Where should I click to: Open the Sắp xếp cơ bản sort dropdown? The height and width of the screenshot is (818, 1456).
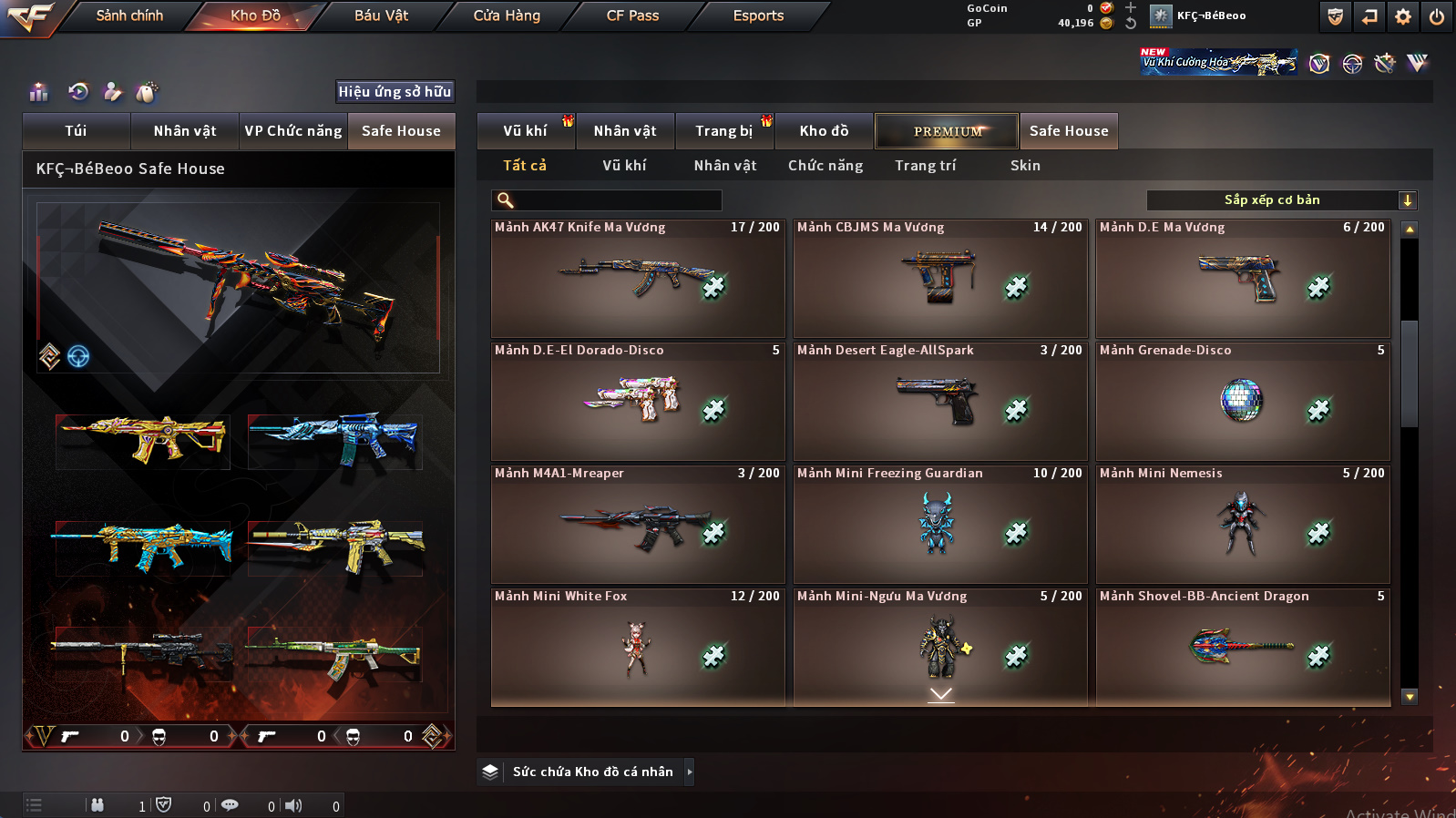[x=1280, y=200]
